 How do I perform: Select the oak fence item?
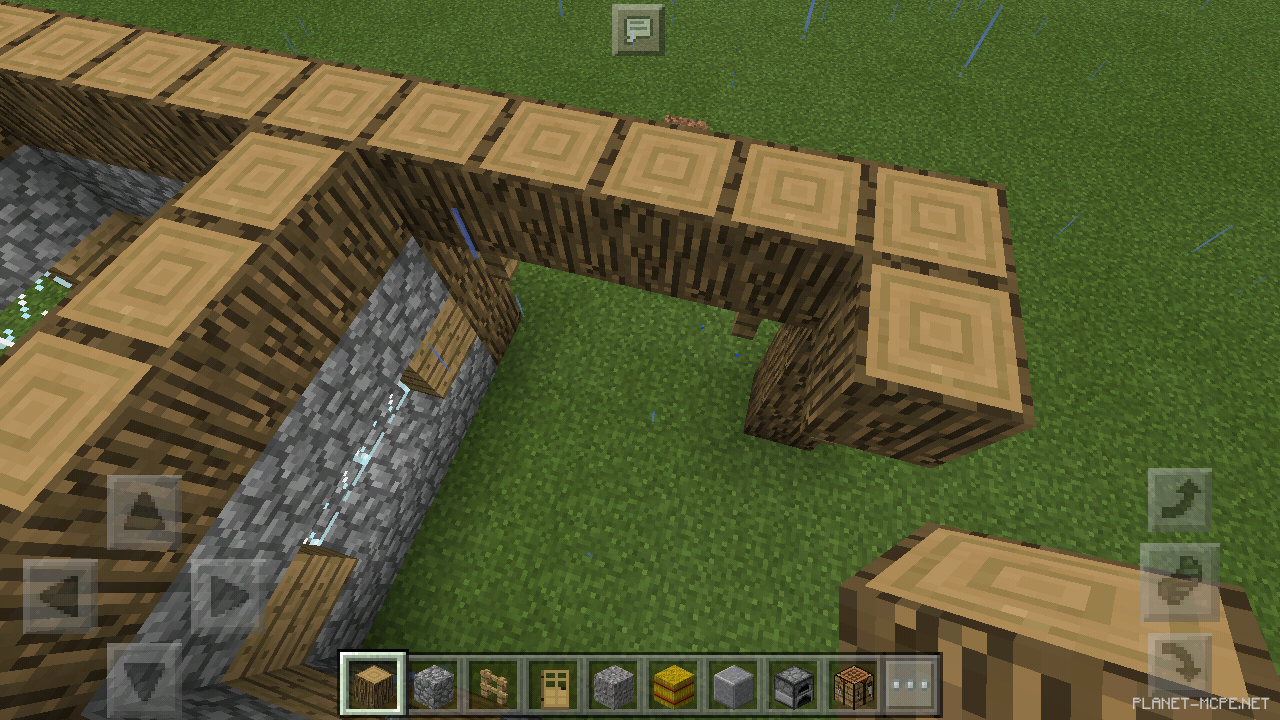[492, 684]
